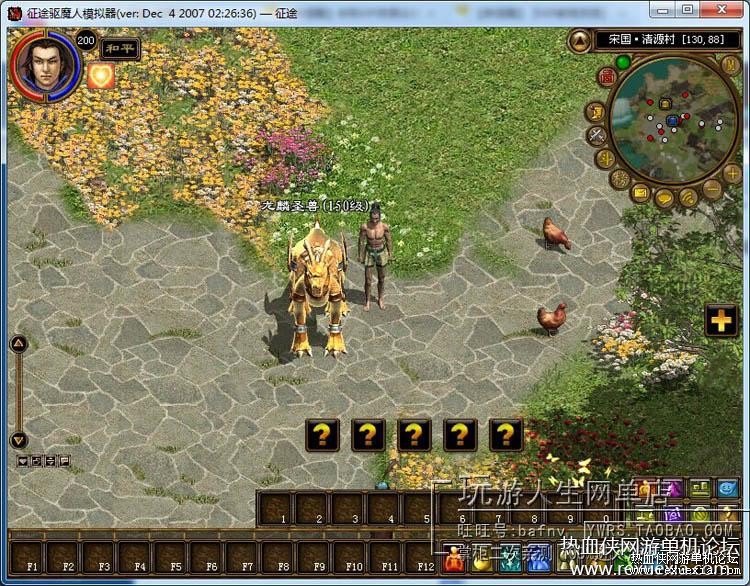Zoom in the minimap with the plus button
The image size is (750, 586).
pos(732,173)
